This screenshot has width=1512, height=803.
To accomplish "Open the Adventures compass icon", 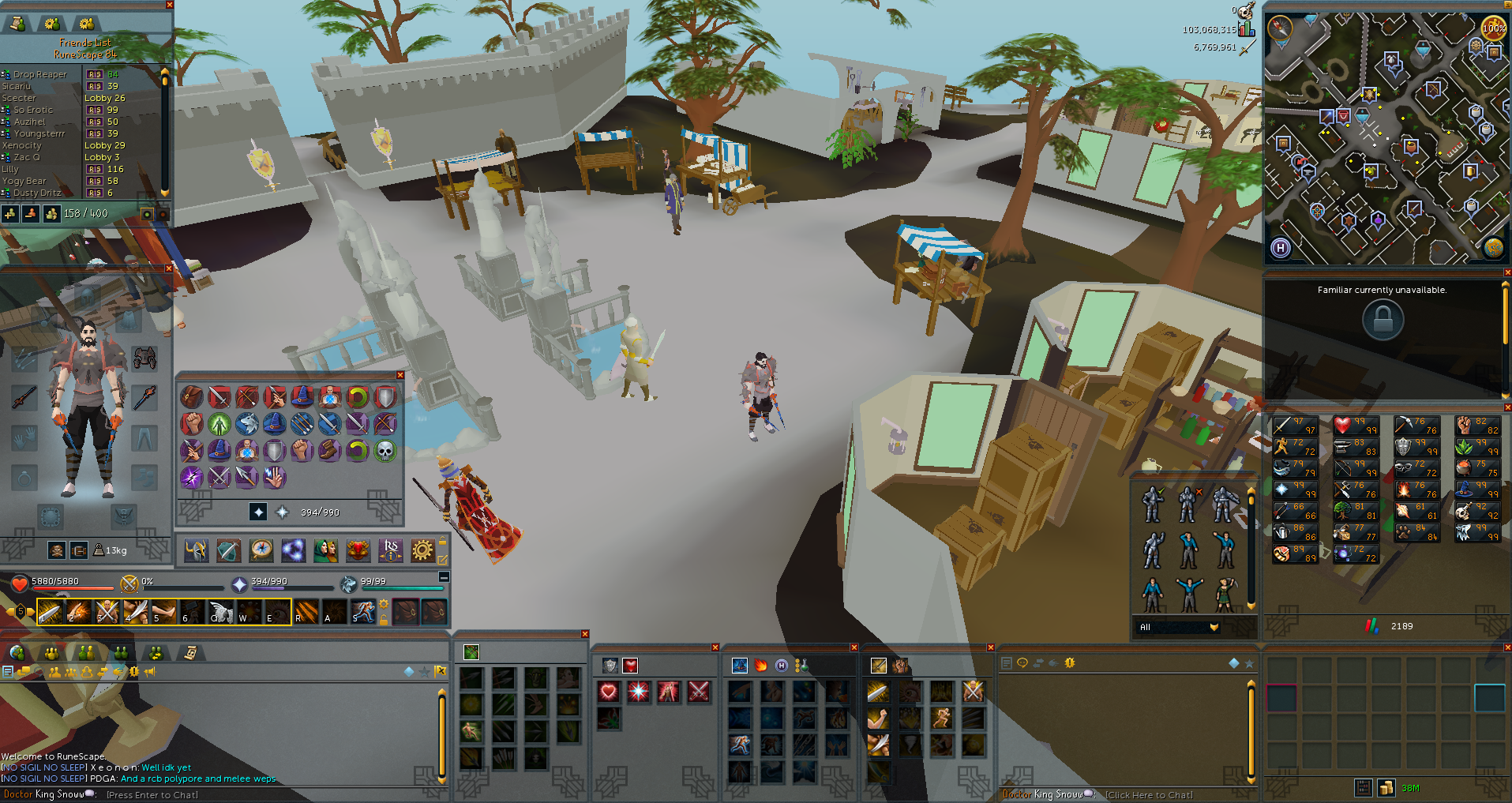I will (x=261, y=550).
